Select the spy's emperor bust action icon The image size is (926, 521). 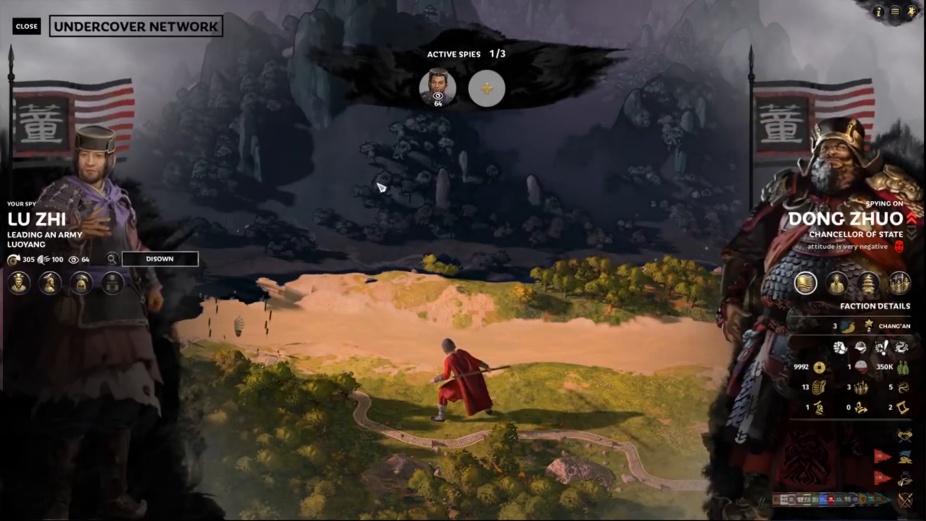click(x=19, y=283)
